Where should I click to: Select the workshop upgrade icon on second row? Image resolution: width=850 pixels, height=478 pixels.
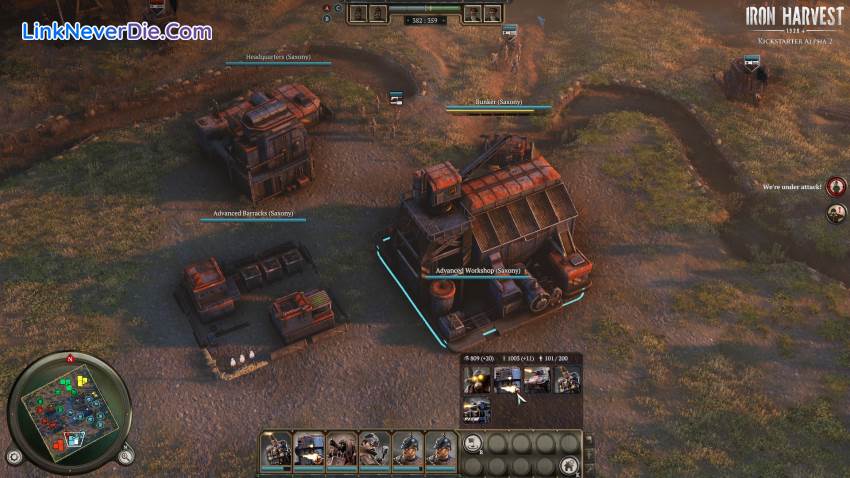click(476, 410)
